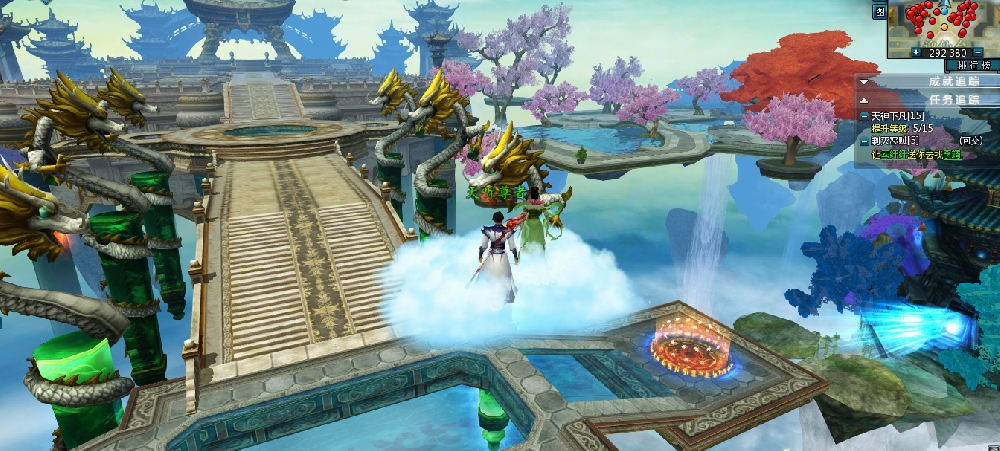Collapse the second quest marked (同公)
Image resolution: width=1000 pixels, height=451 pixels.
[865, 142]
